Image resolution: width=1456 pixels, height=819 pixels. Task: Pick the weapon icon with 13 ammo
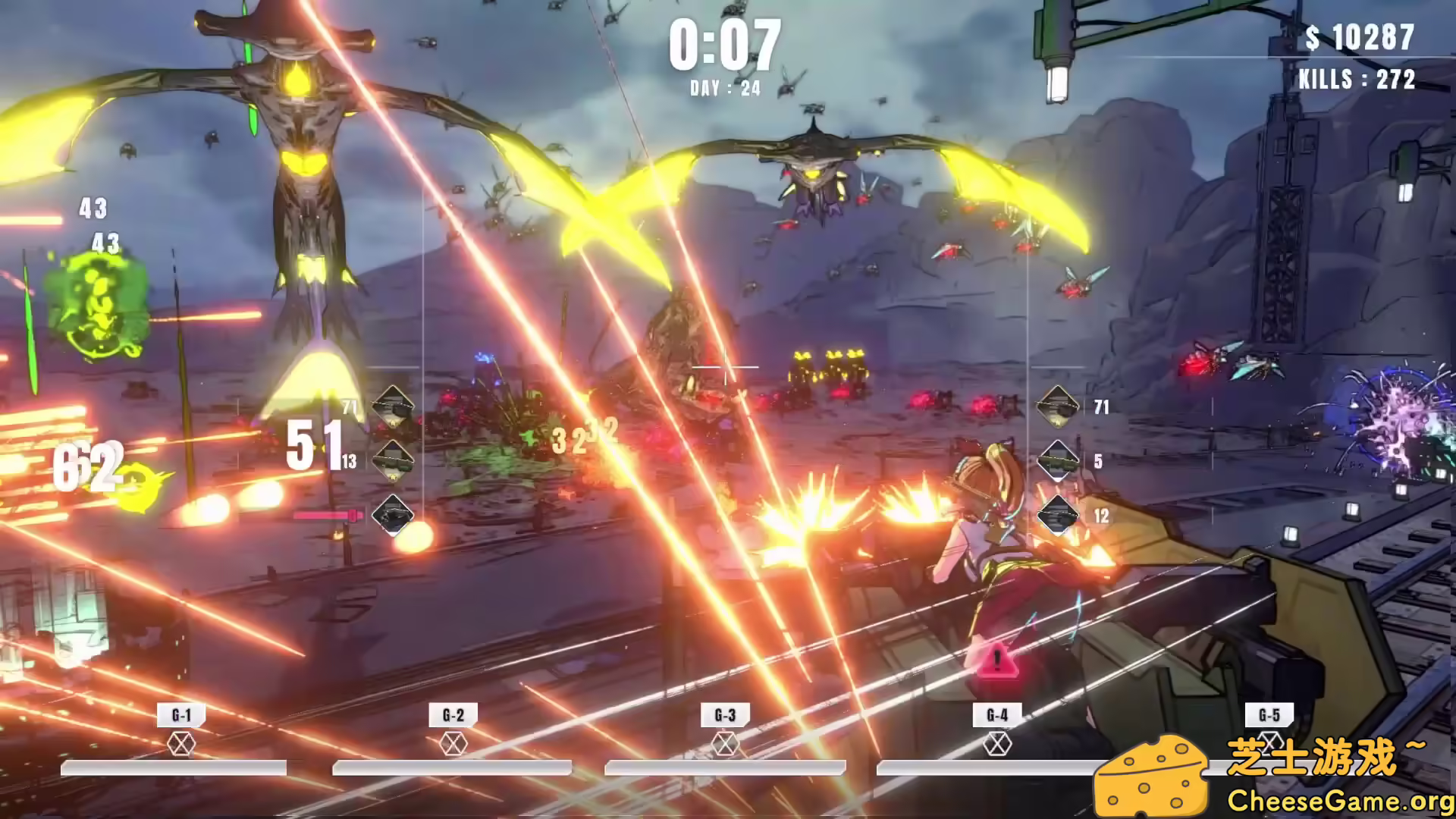393,460
